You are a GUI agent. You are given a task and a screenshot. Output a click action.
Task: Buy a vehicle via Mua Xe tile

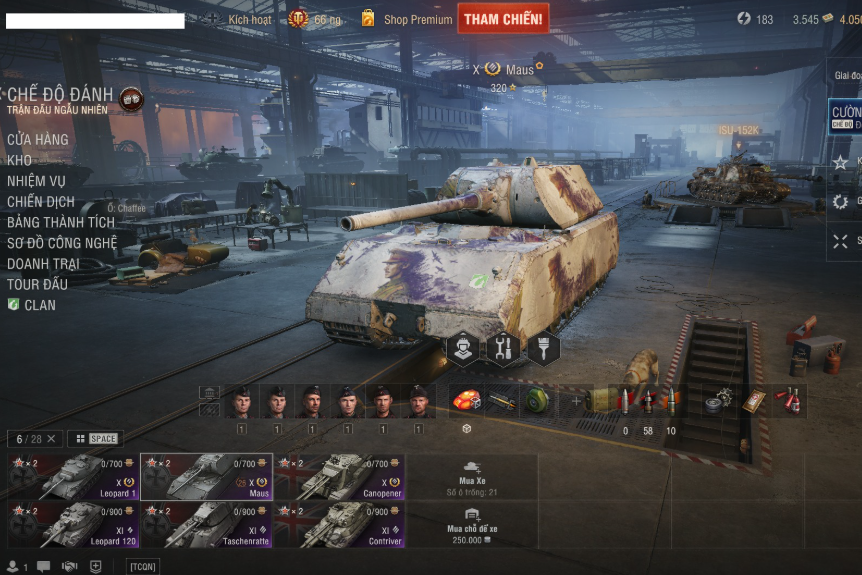472,478
